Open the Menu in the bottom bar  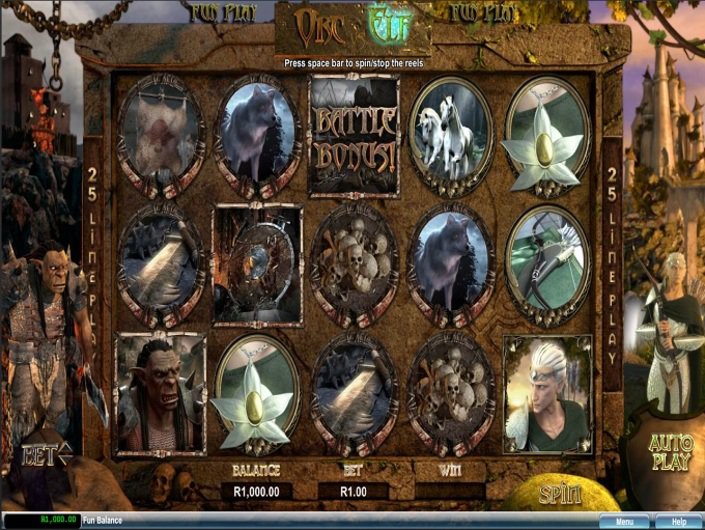pos(625,521)
